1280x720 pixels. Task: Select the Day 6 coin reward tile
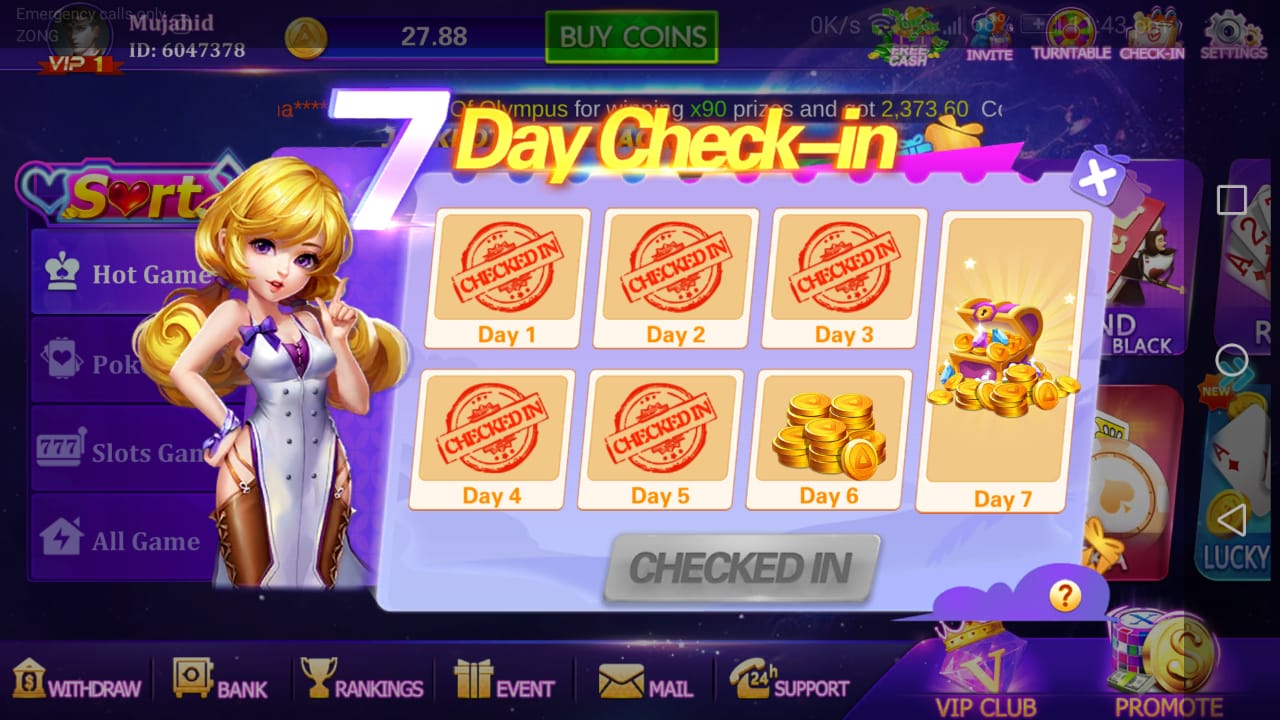pyautogui.click(x=829, y=439)
